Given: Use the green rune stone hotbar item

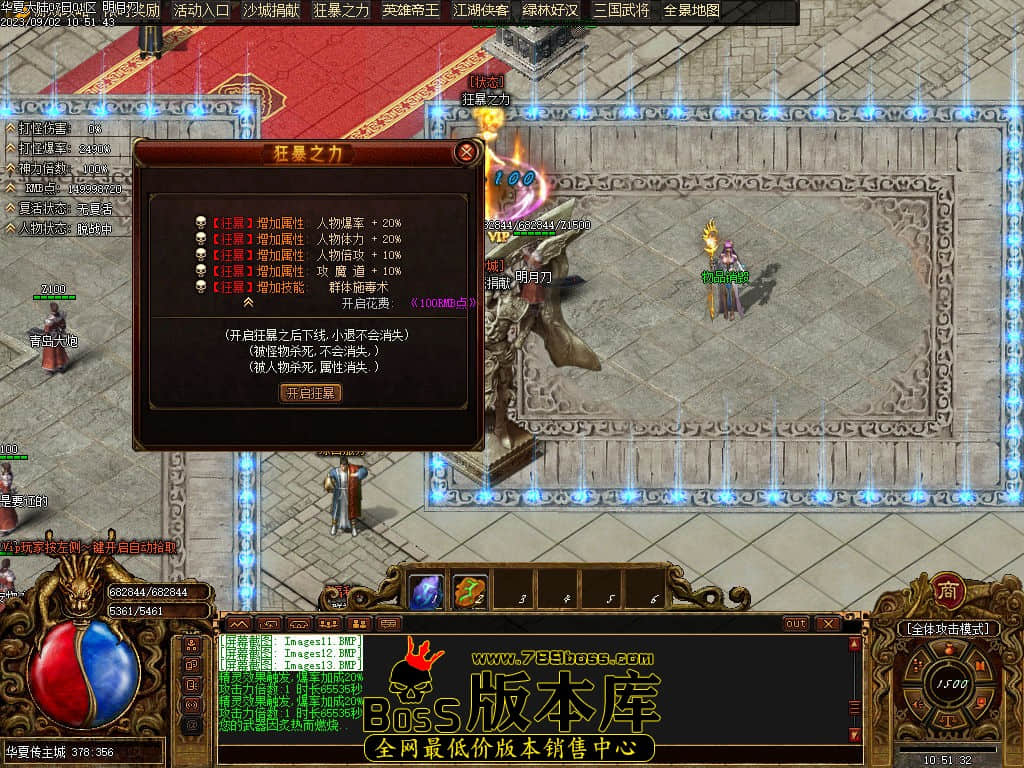Looking at the screenshot, I should tap(469, 591).
